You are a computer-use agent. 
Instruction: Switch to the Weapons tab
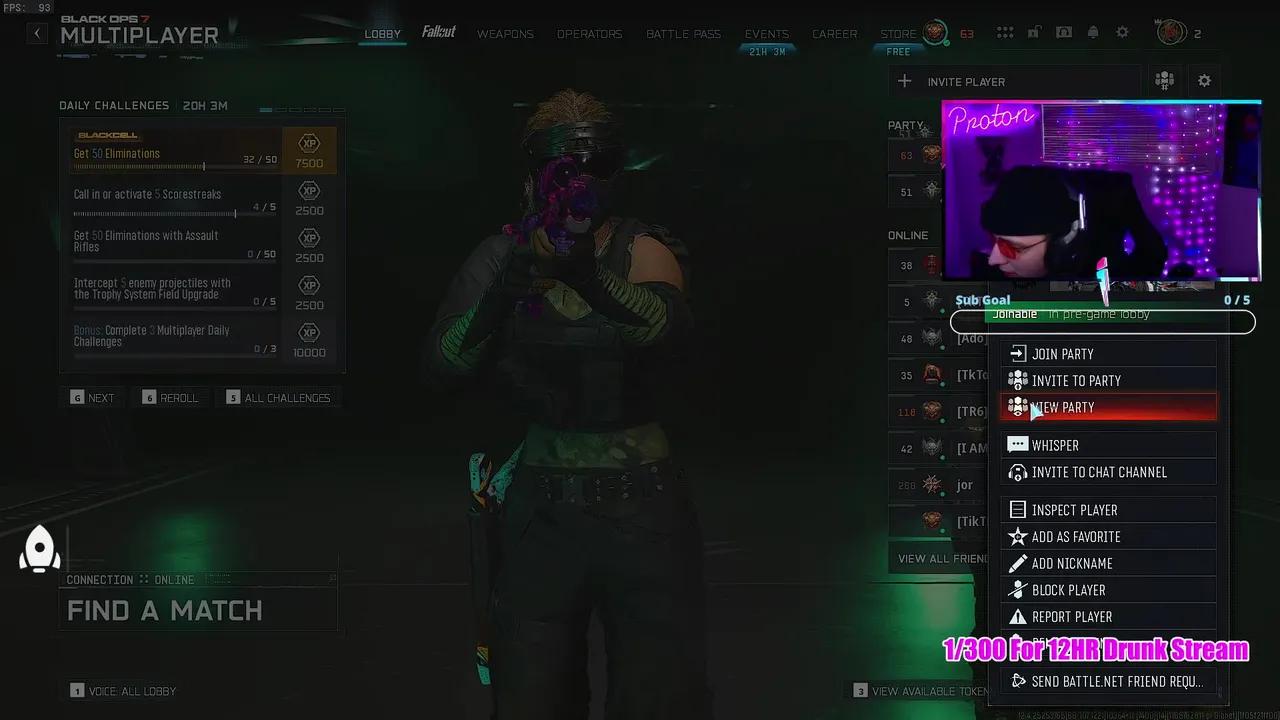click(505, 33)
